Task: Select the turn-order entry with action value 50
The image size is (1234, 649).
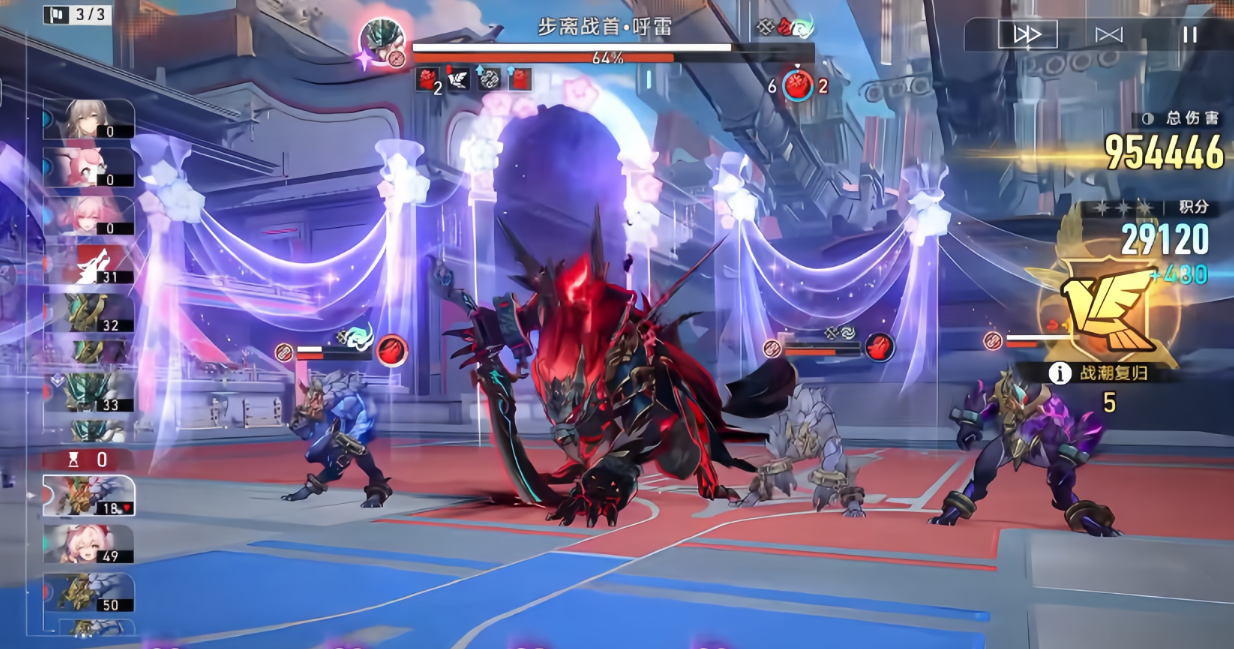Action: (x=89, y=592)
